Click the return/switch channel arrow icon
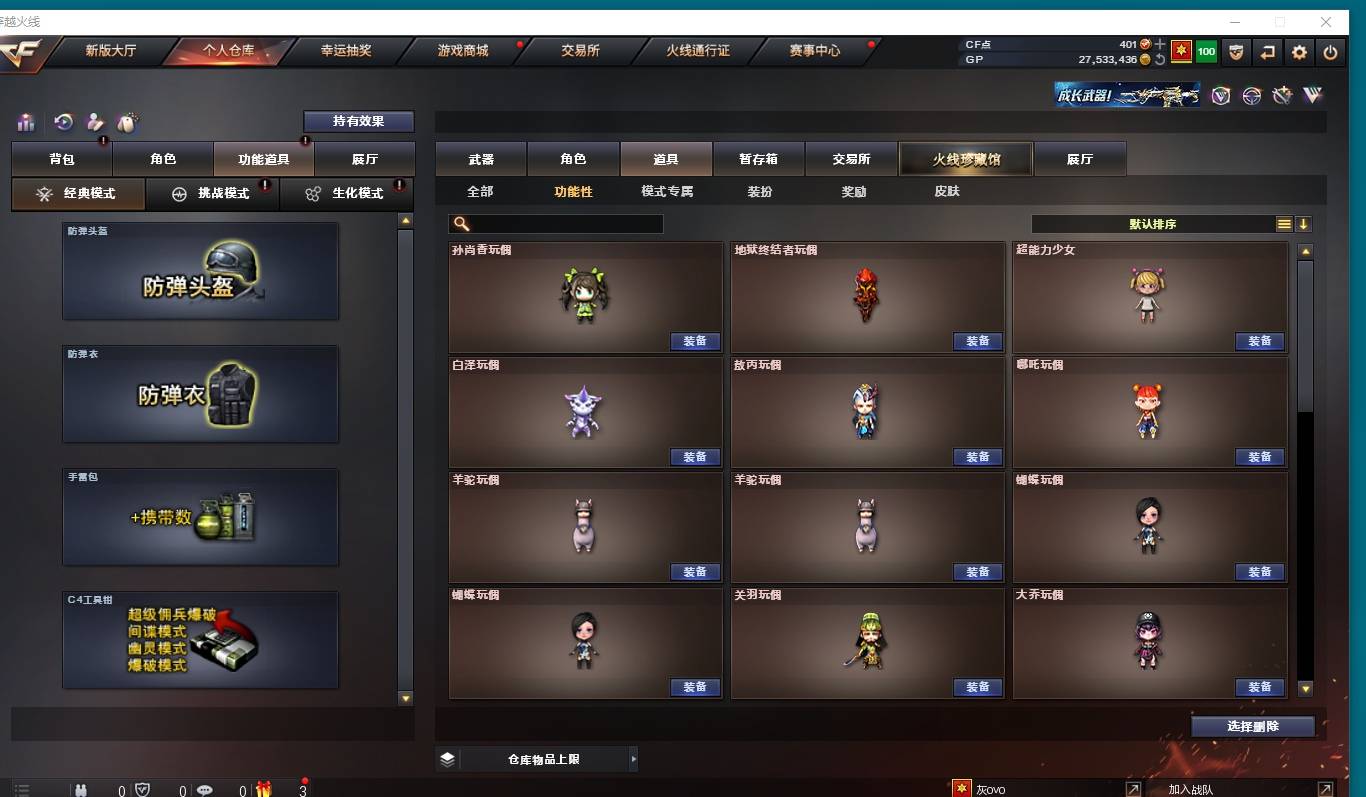The width and height of the screenshot is (1366, 797). pyautogui.click(x=1267, y=51)
